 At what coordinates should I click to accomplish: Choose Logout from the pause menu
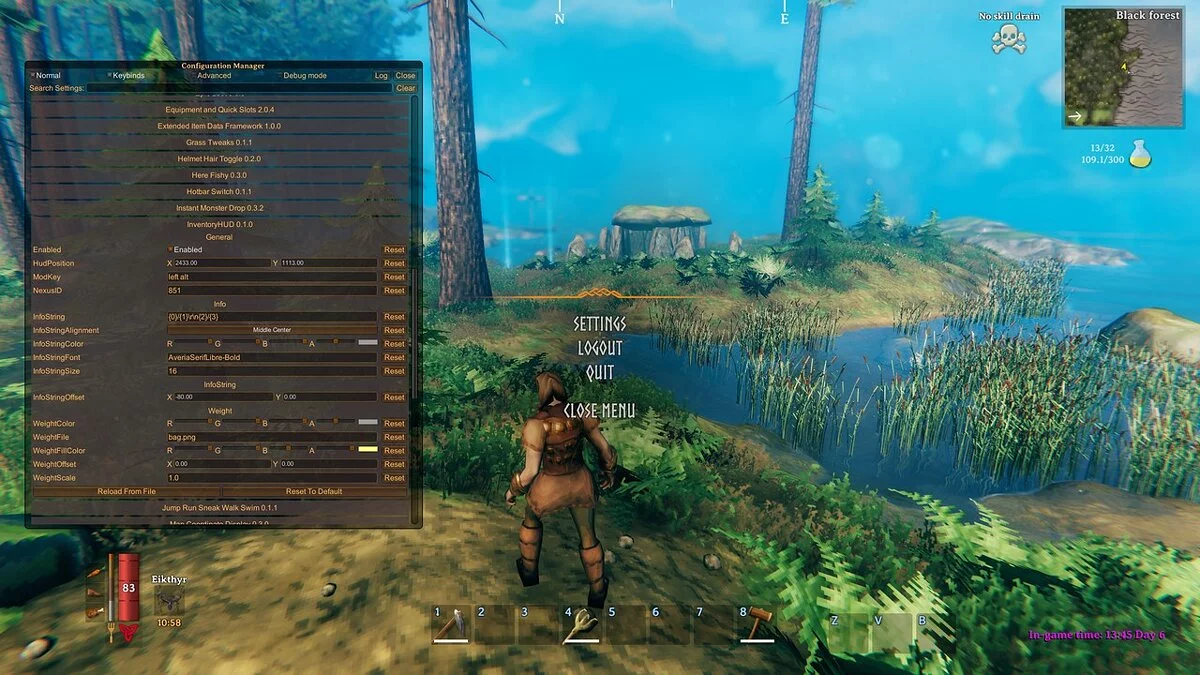click(599, 348)
